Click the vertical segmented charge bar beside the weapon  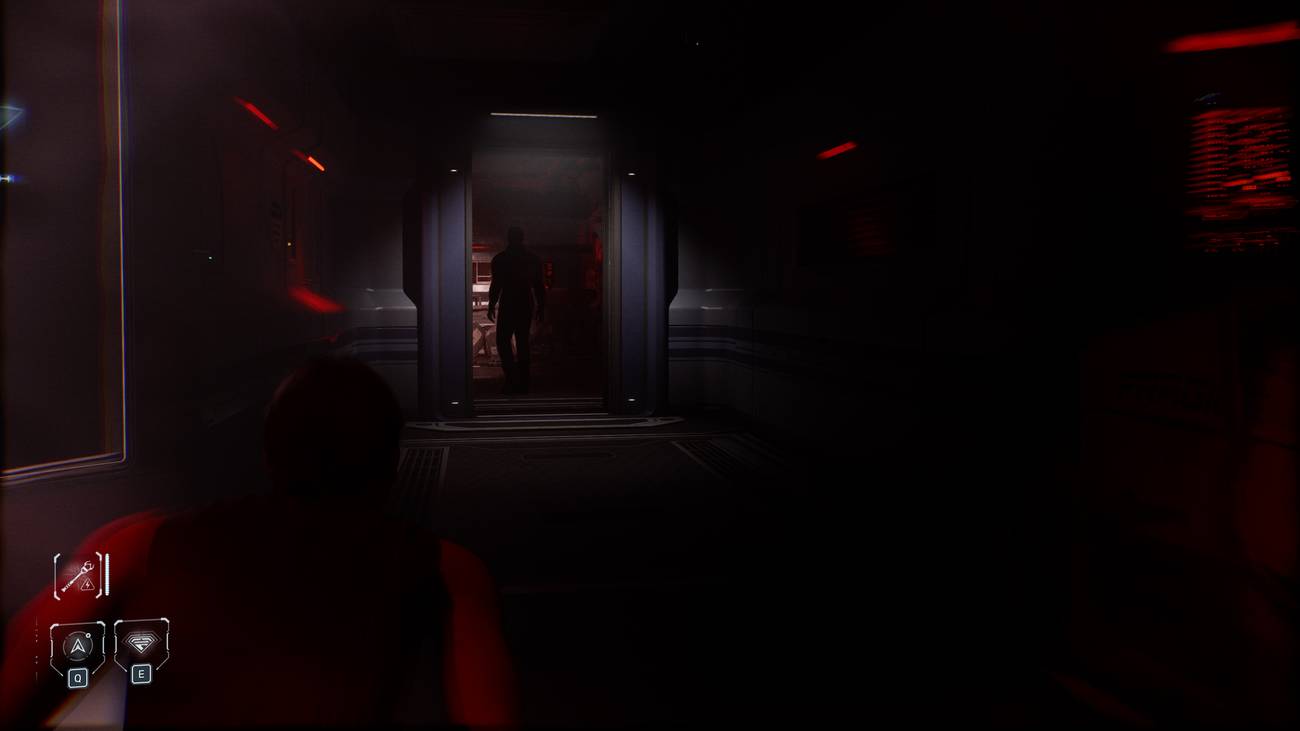tap(106, 575)
